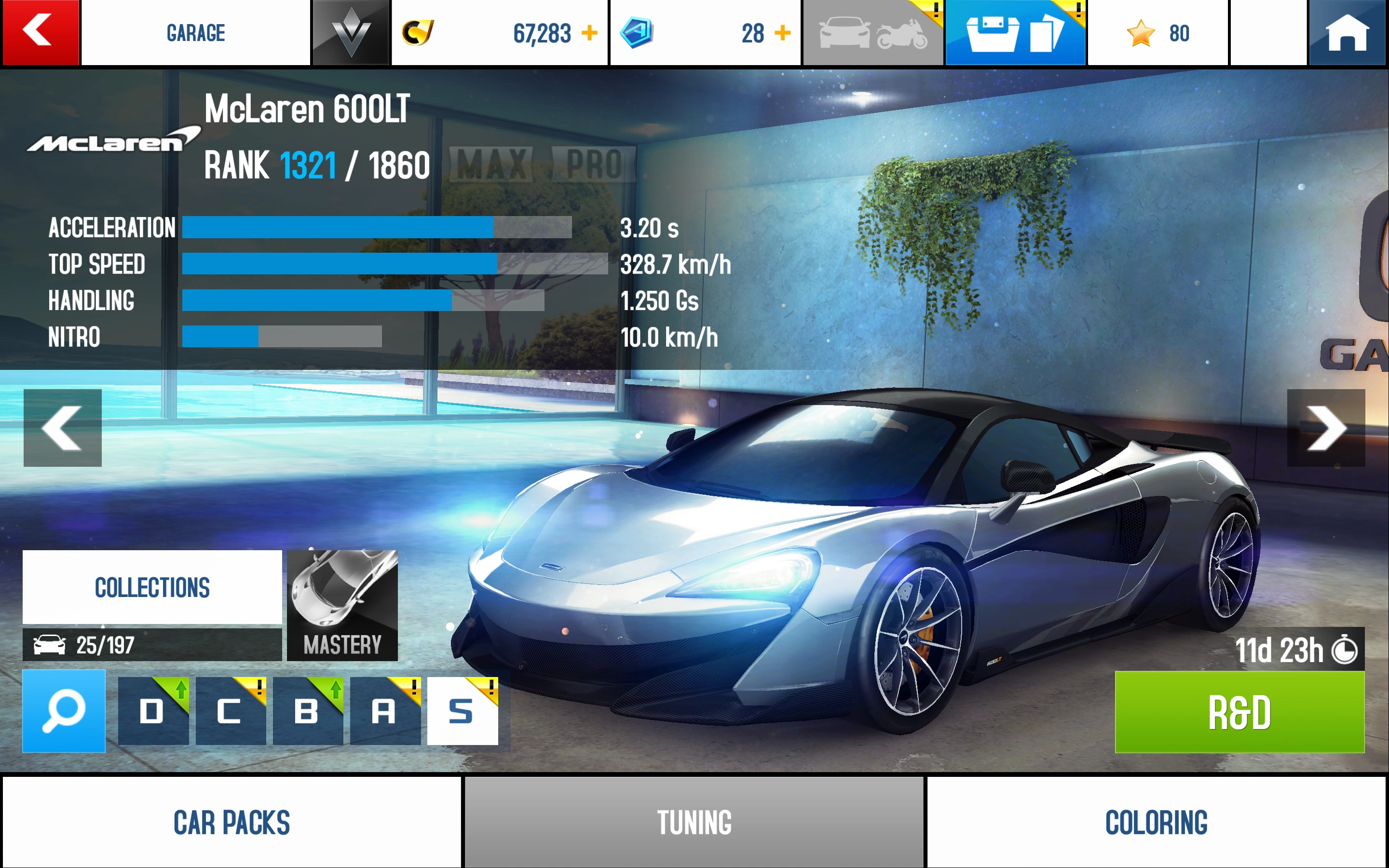
Task: Search cars with the magnifying glass
Action: click(64, 711)
